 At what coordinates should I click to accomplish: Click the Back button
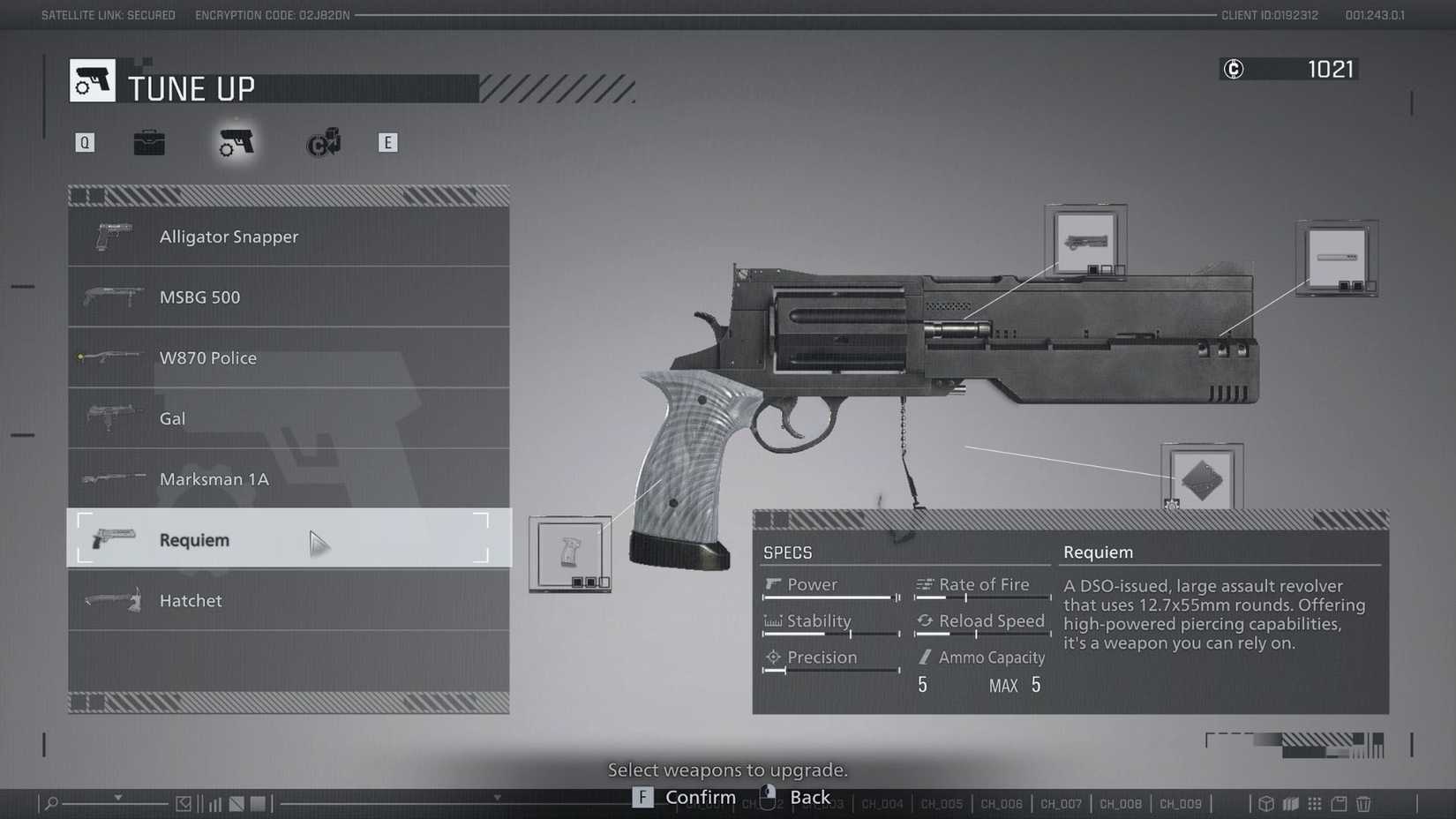pos(809,797)
